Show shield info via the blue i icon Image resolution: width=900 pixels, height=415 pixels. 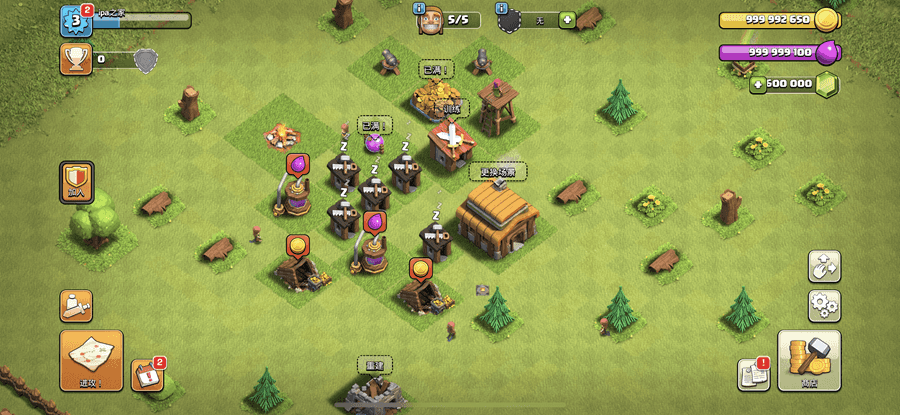tap(500, 8)
